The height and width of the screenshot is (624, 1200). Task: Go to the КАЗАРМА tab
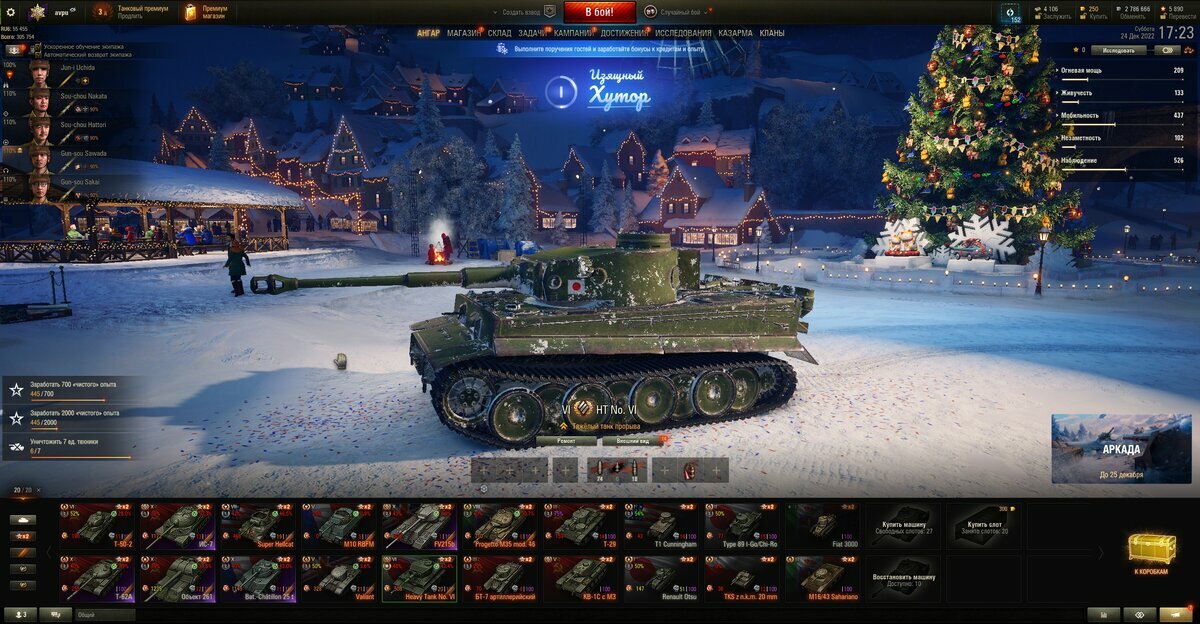pyautogui.click(x=735, y=33)
